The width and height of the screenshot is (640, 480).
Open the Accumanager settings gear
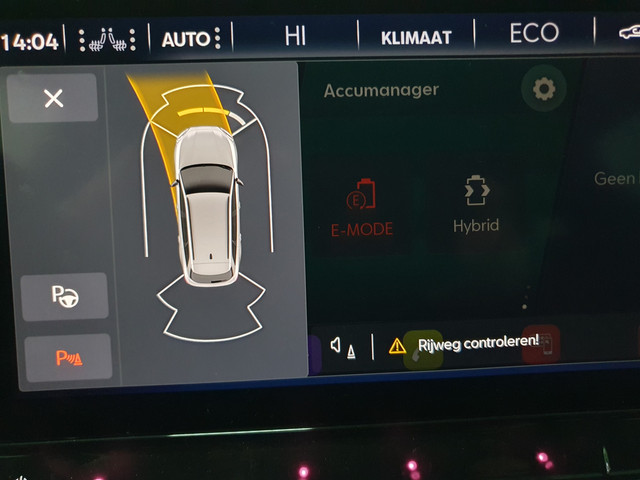coord(543,90)
